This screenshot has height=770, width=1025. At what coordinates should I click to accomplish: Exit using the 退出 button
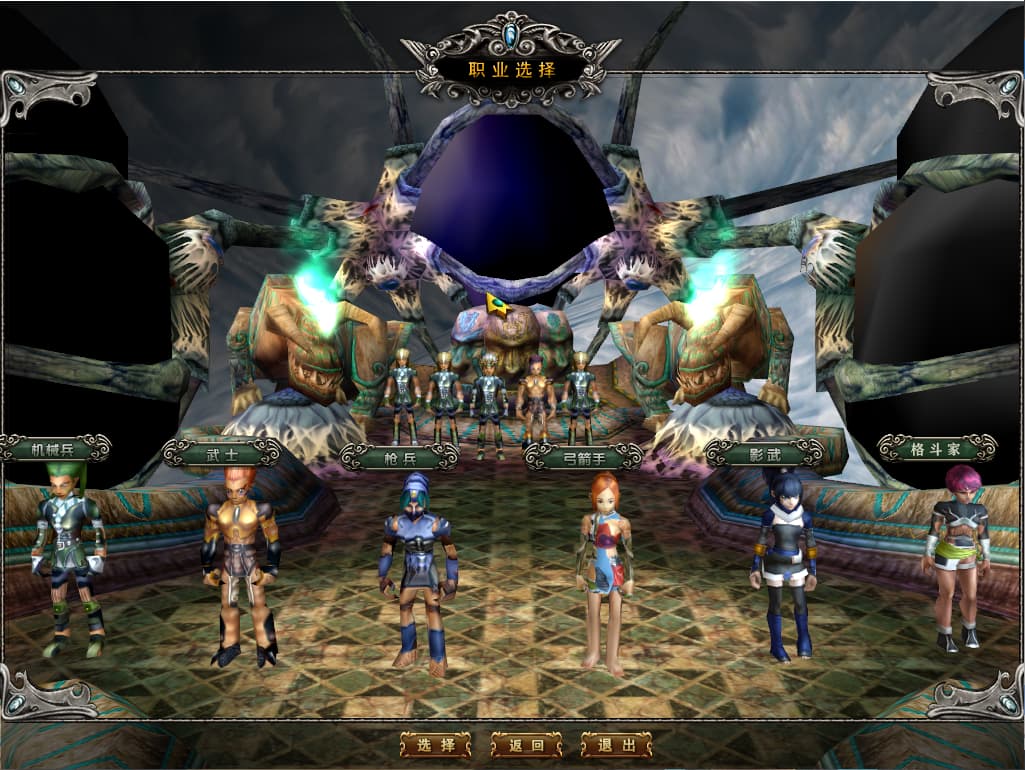point(616,745)
